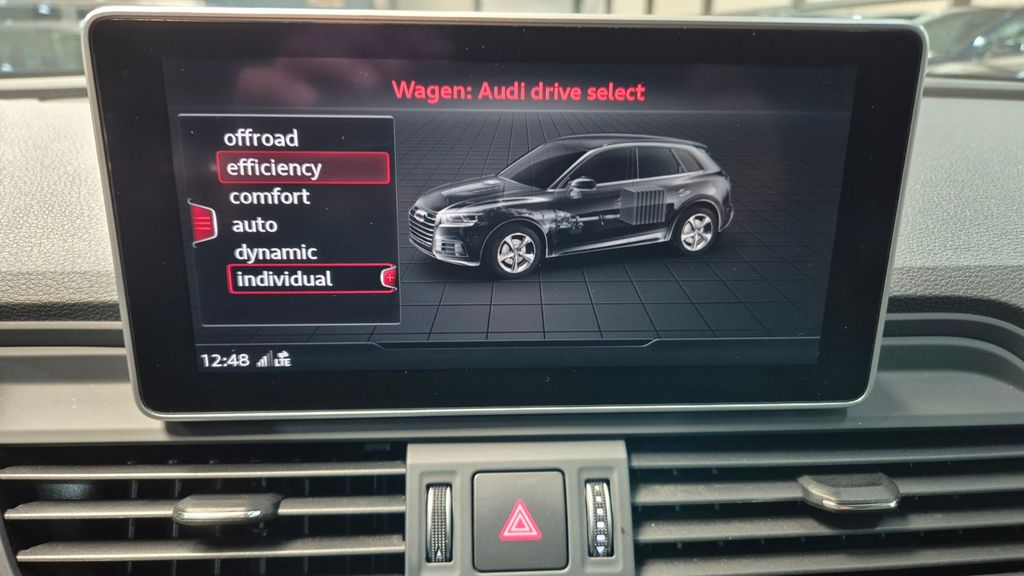Select the dynamic drive mode

pos(275,252)
